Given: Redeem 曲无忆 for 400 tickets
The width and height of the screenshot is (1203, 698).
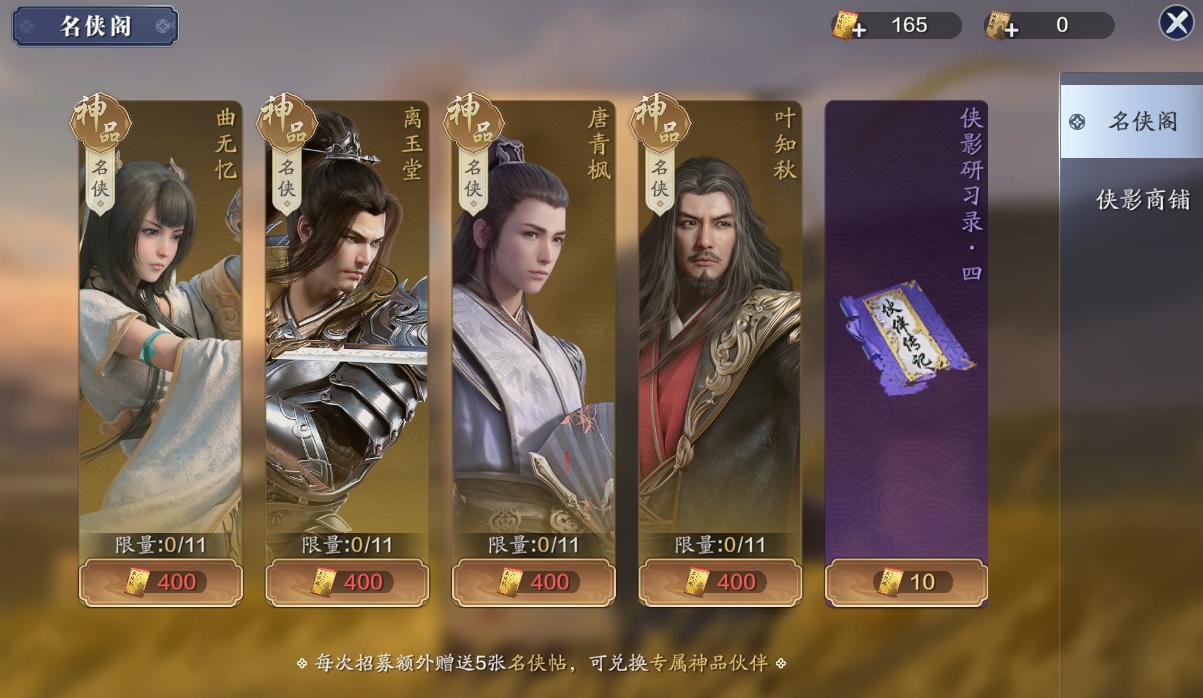Looking at the screenshot, I should (x=161, y=582).
